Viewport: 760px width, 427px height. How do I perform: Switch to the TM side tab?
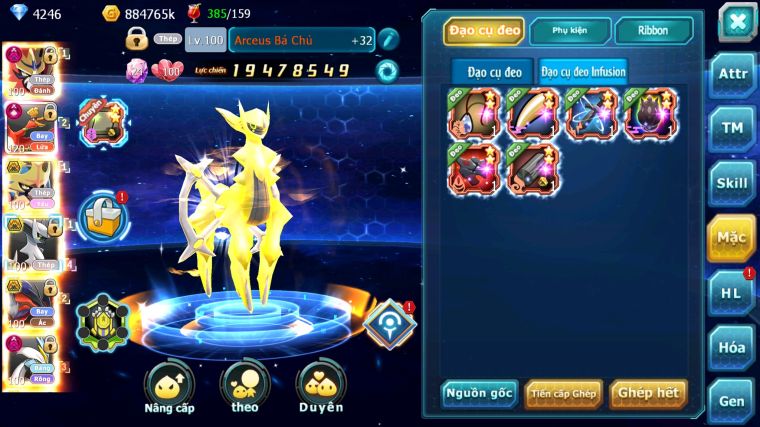(730, 129)
